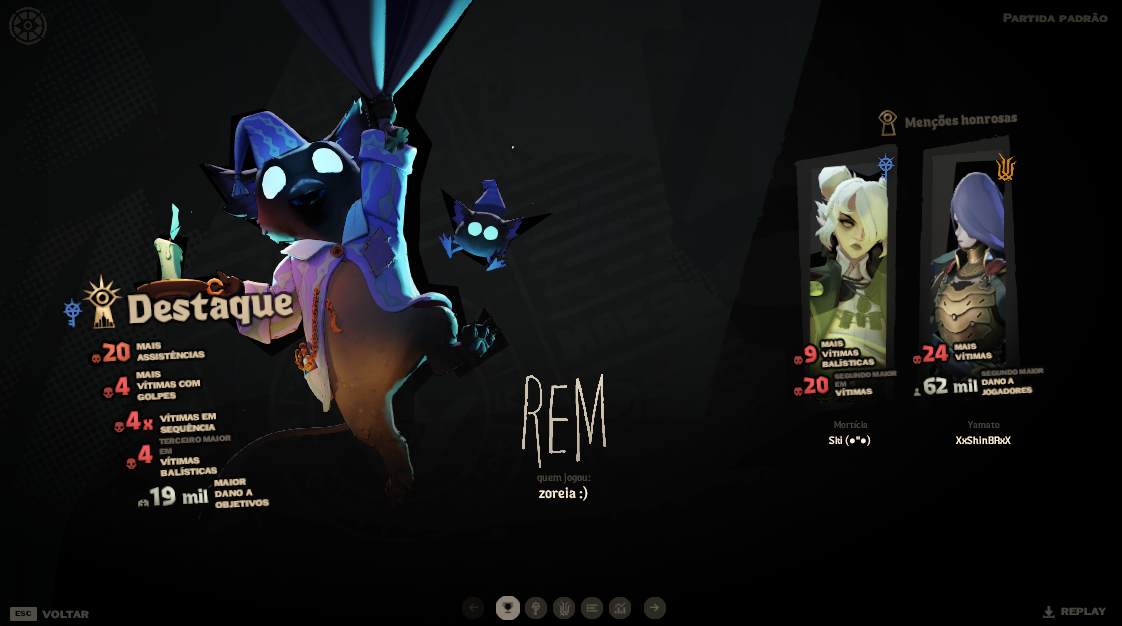Click the circular emblem in the top-left corner
Screen dimensions: 1122x626
click(28, 26)
